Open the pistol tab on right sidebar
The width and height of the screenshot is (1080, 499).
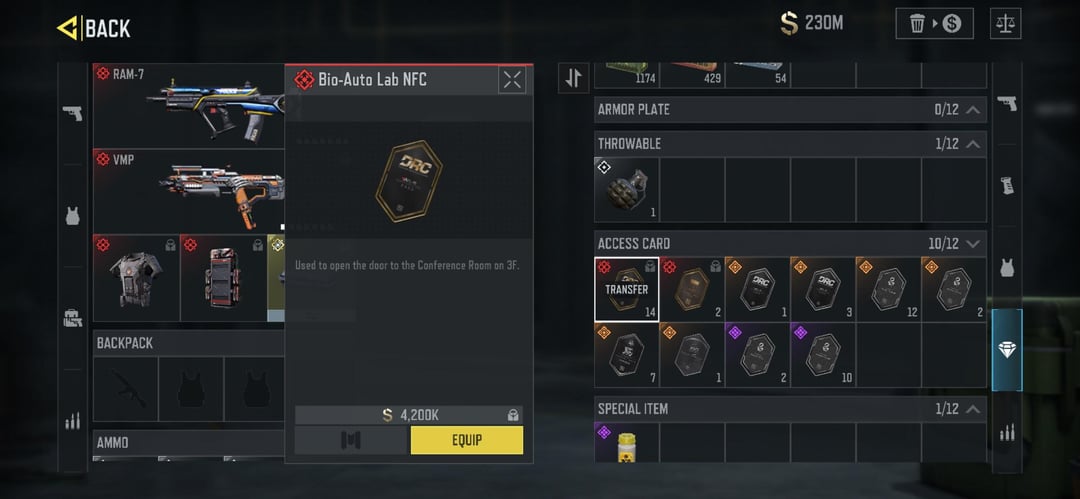tap(1007, 103)
